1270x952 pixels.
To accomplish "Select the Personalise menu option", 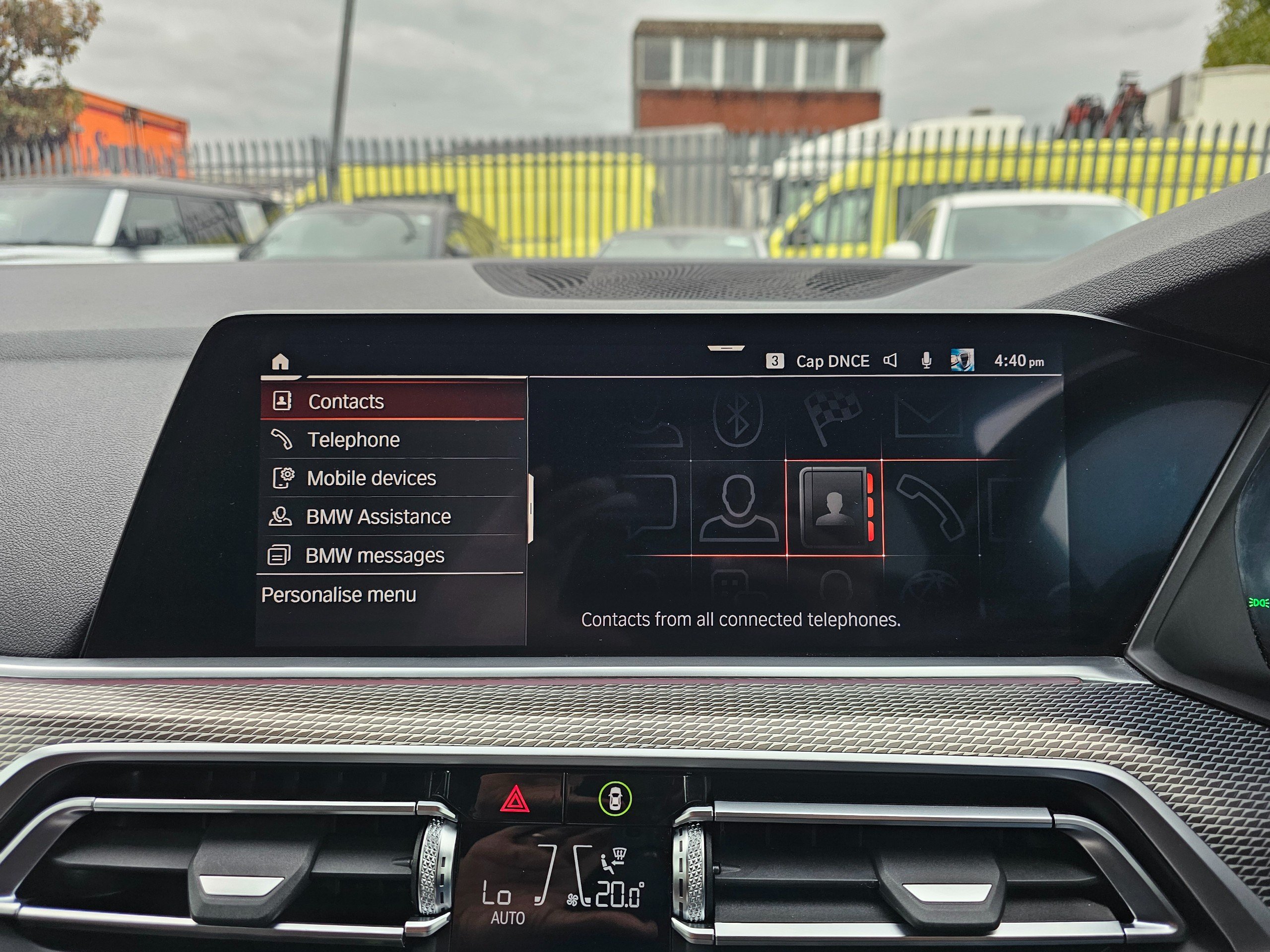I will point(339,595).
